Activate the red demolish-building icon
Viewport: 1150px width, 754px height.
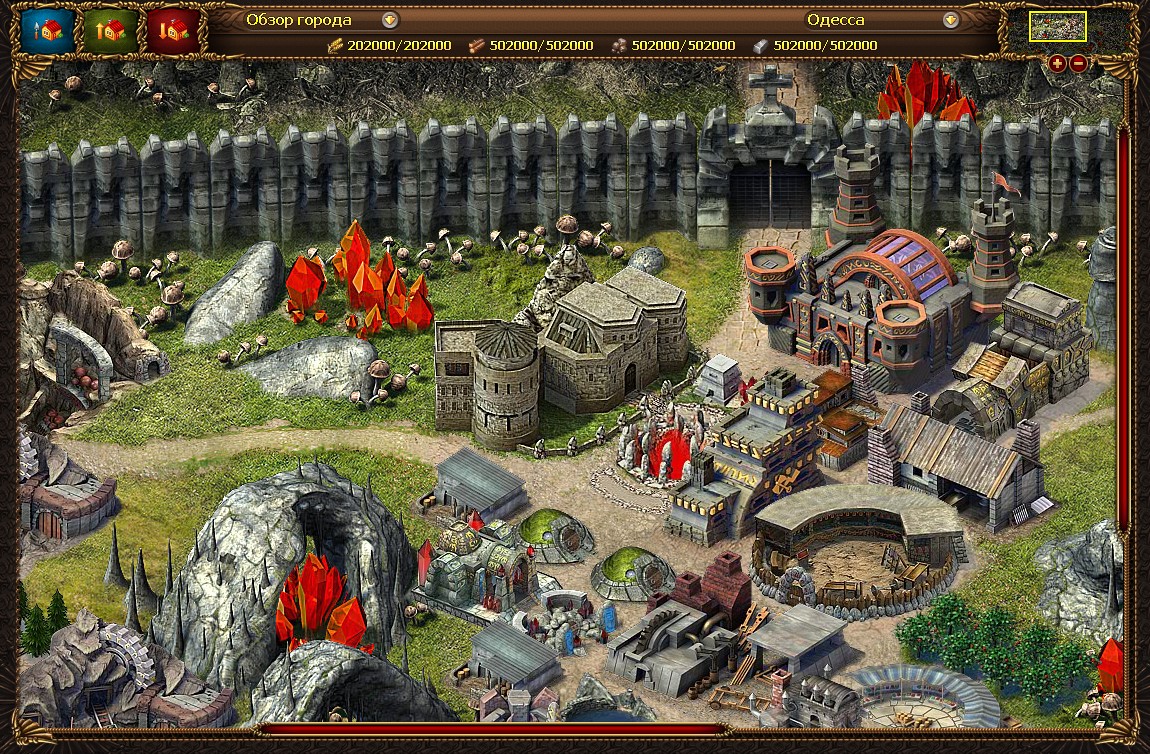[x=172, y=31]
